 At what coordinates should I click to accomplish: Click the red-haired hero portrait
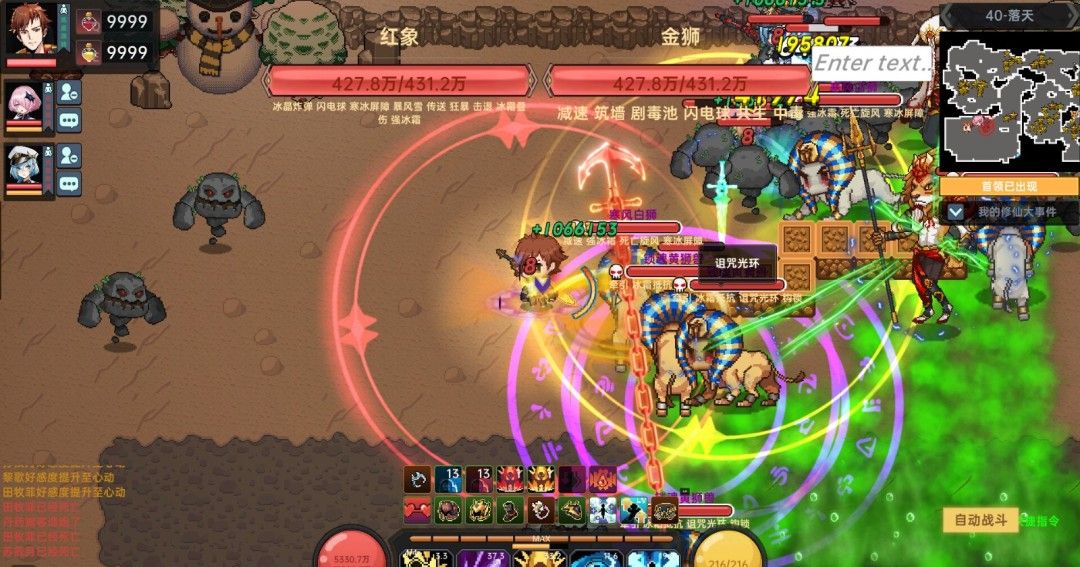[33, 30]
